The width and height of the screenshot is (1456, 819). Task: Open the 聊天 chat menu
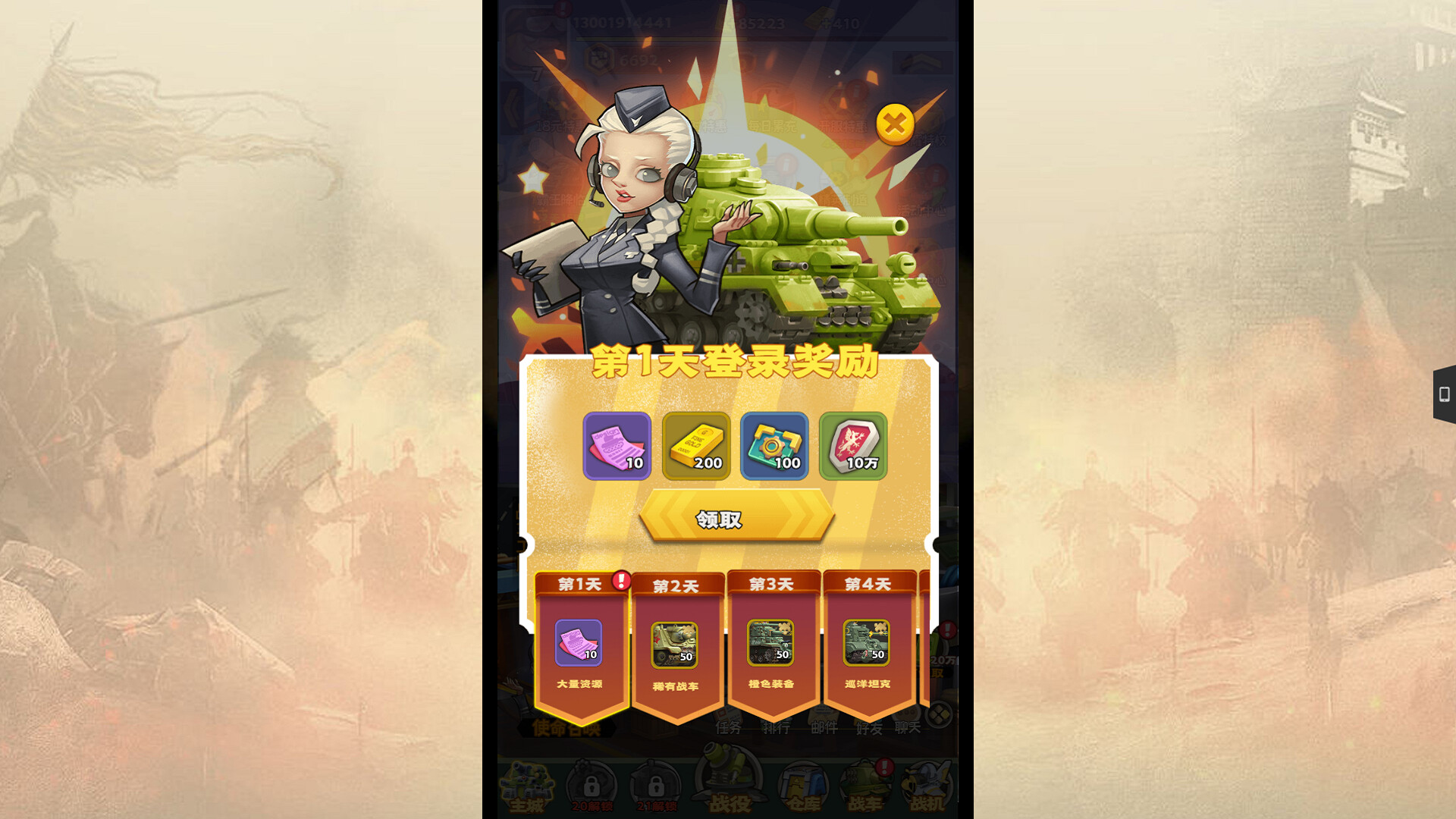910,728
